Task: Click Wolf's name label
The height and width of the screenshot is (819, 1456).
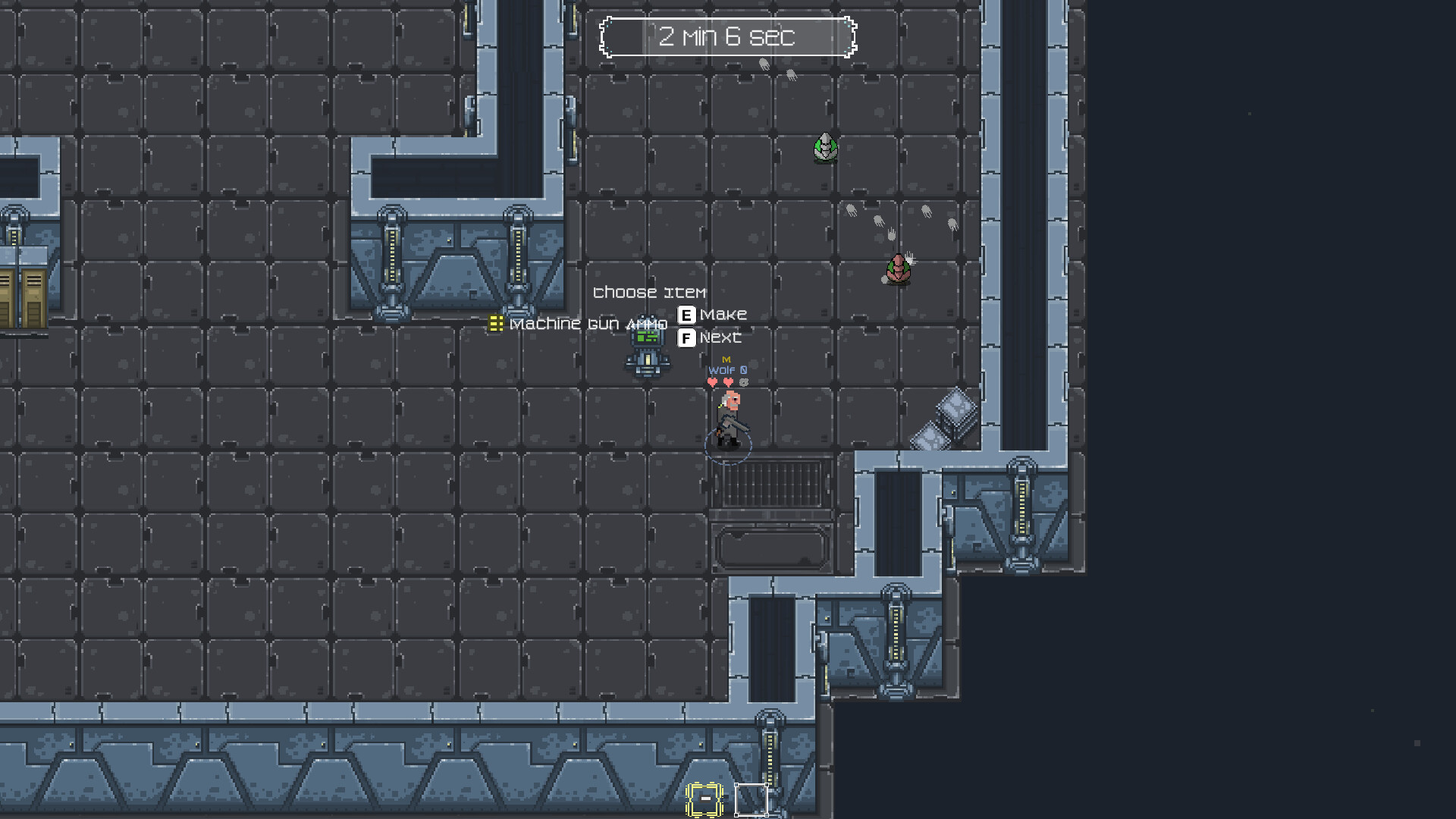Action: click(723, 370)
